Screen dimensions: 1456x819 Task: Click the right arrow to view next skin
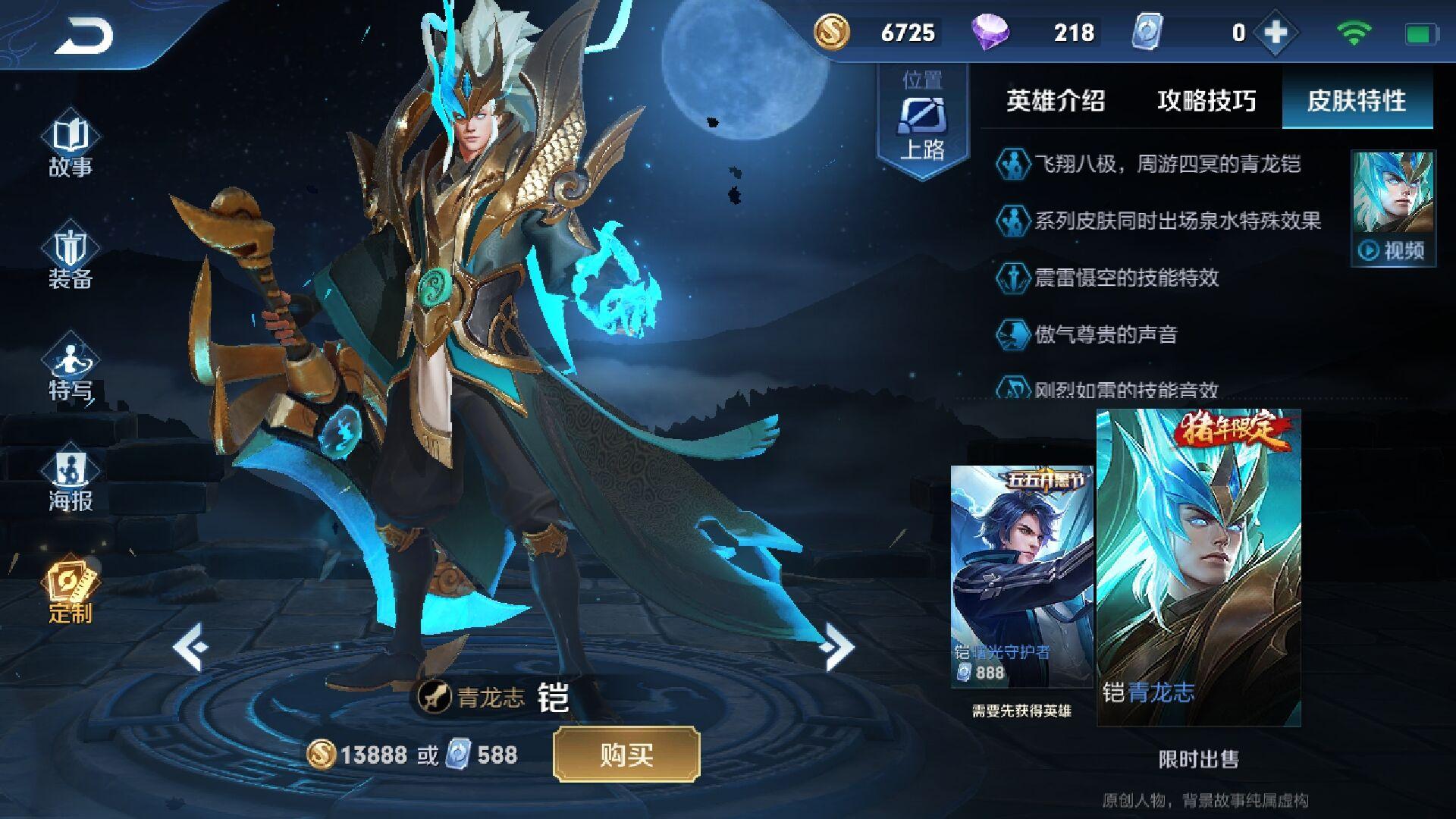(x=838, y=645)
